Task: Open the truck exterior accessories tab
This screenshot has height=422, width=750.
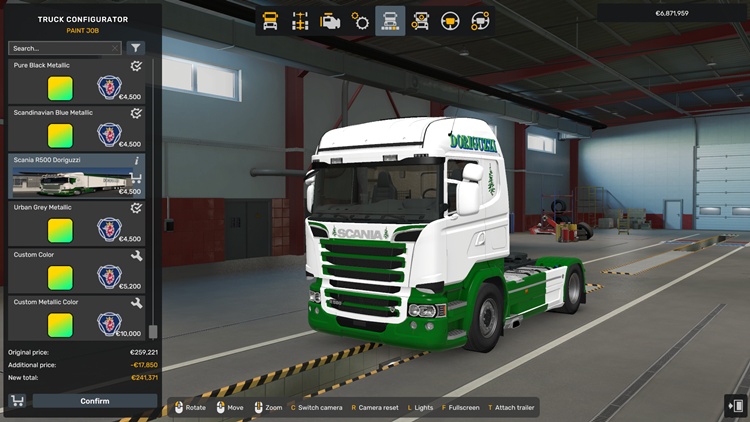Action: pos(420,20)
